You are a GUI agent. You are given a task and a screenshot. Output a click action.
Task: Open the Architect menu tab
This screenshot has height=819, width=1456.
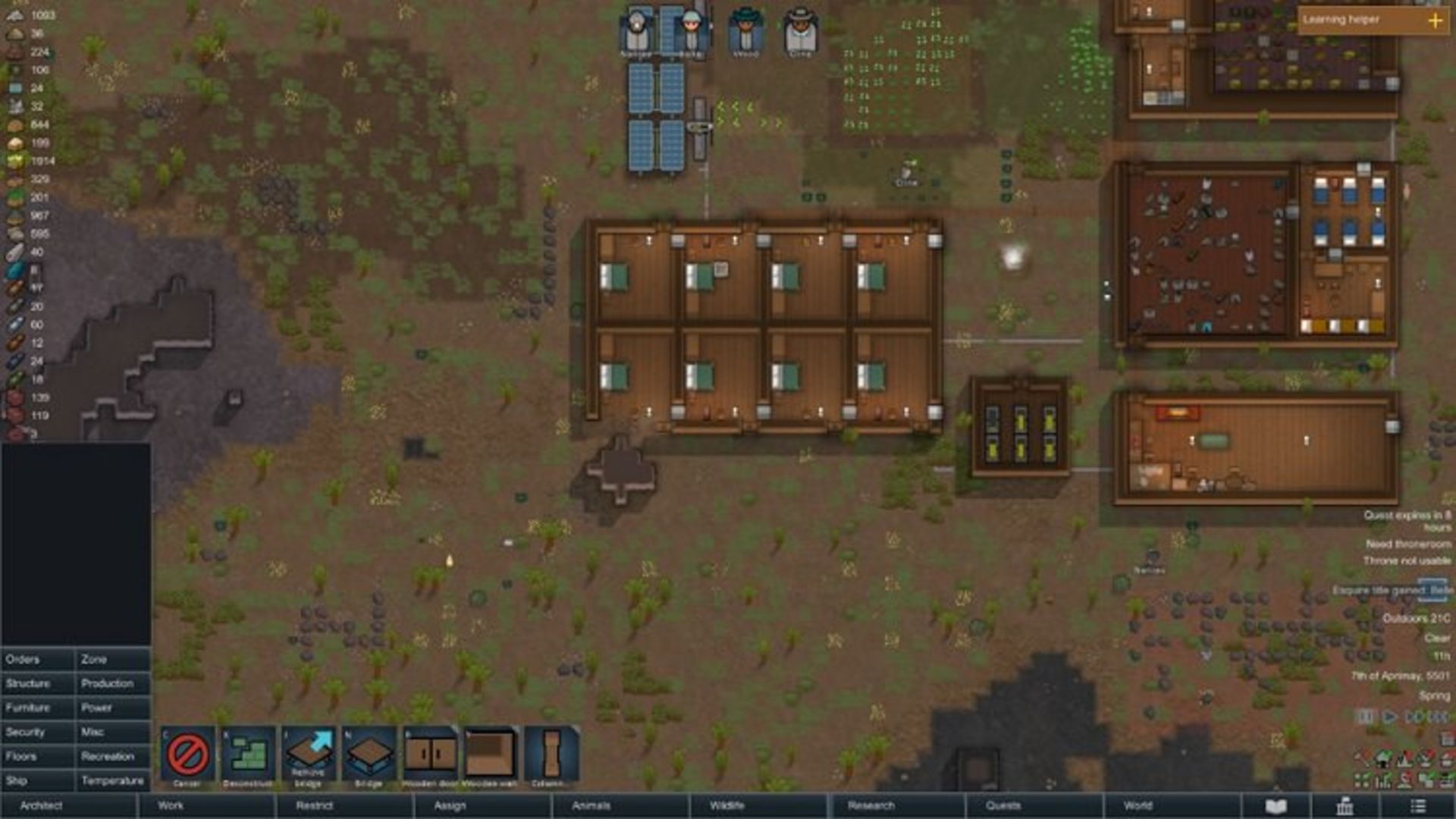tap(42, 805)
